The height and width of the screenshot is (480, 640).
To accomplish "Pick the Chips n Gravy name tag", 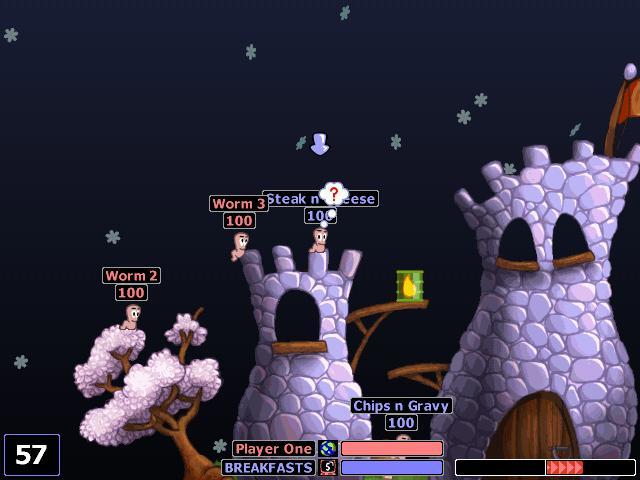I will [x=401, y=406].
